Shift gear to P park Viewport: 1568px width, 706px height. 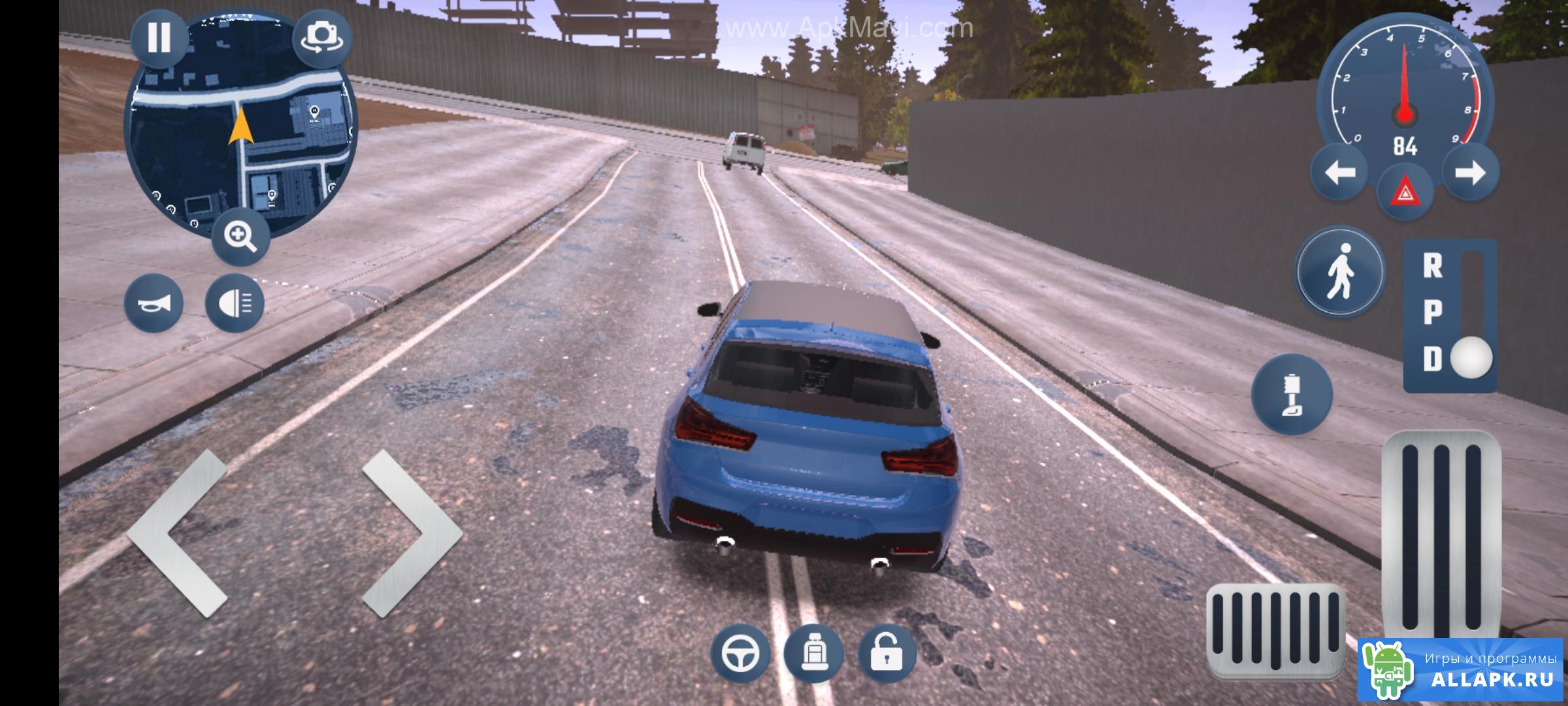(1433, 312)
